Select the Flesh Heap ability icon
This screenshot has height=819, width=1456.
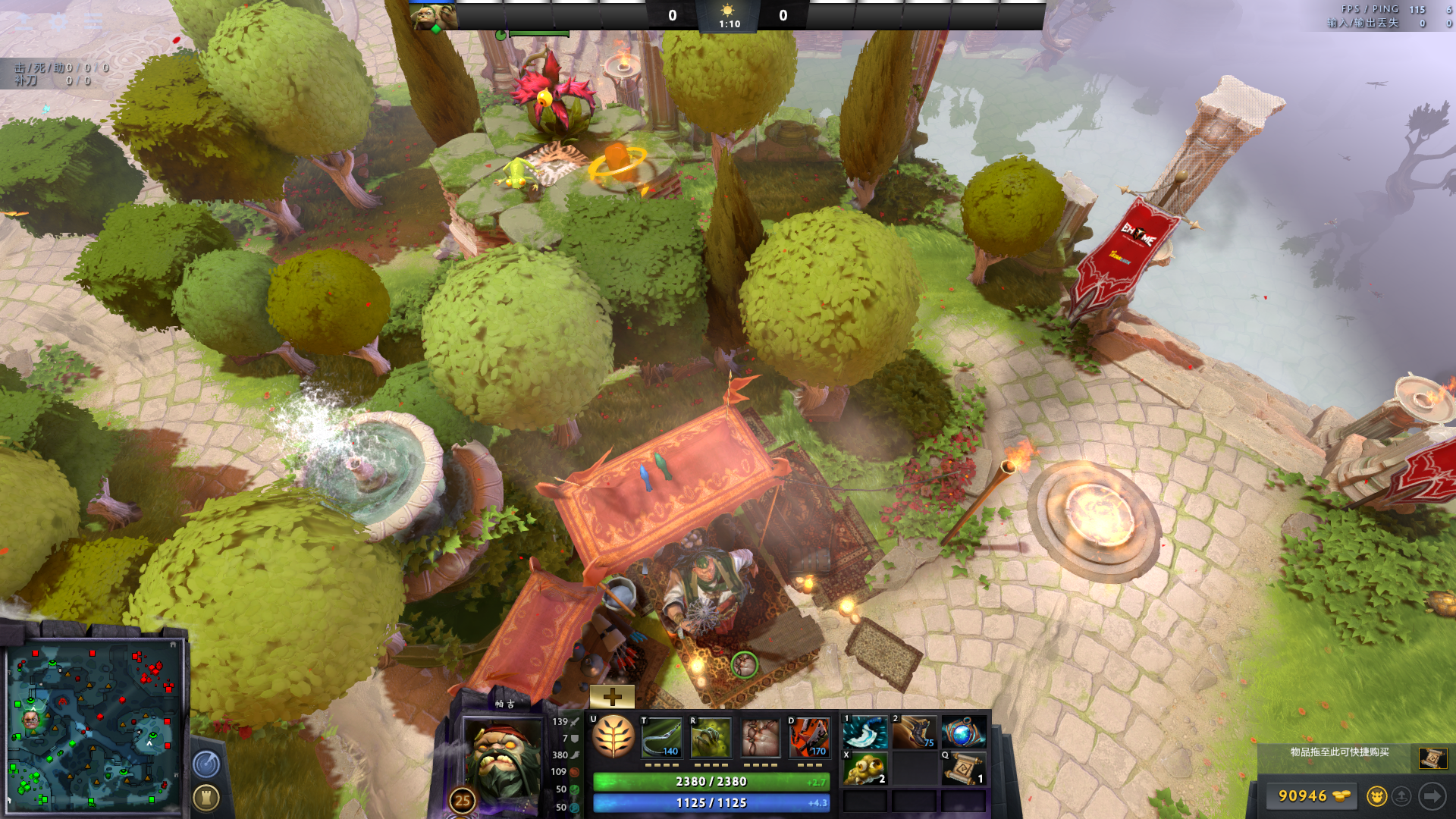(x=760, y=737)
